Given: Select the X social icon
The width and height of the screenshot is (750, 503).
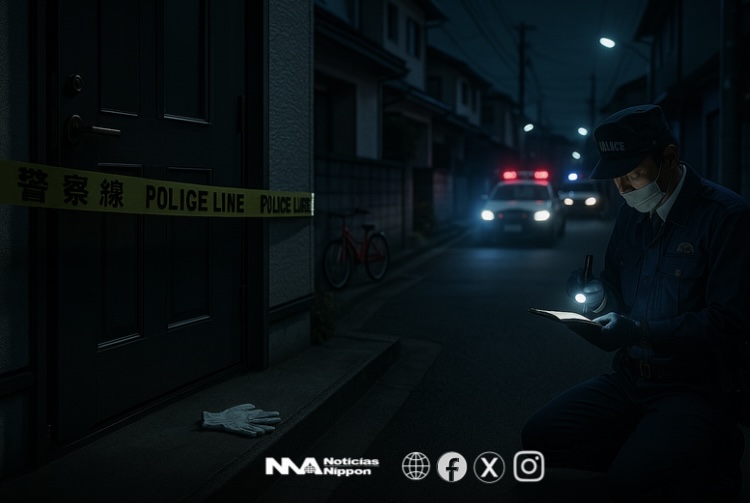Looking at the screenshot, I should click(x=489, y=466).
